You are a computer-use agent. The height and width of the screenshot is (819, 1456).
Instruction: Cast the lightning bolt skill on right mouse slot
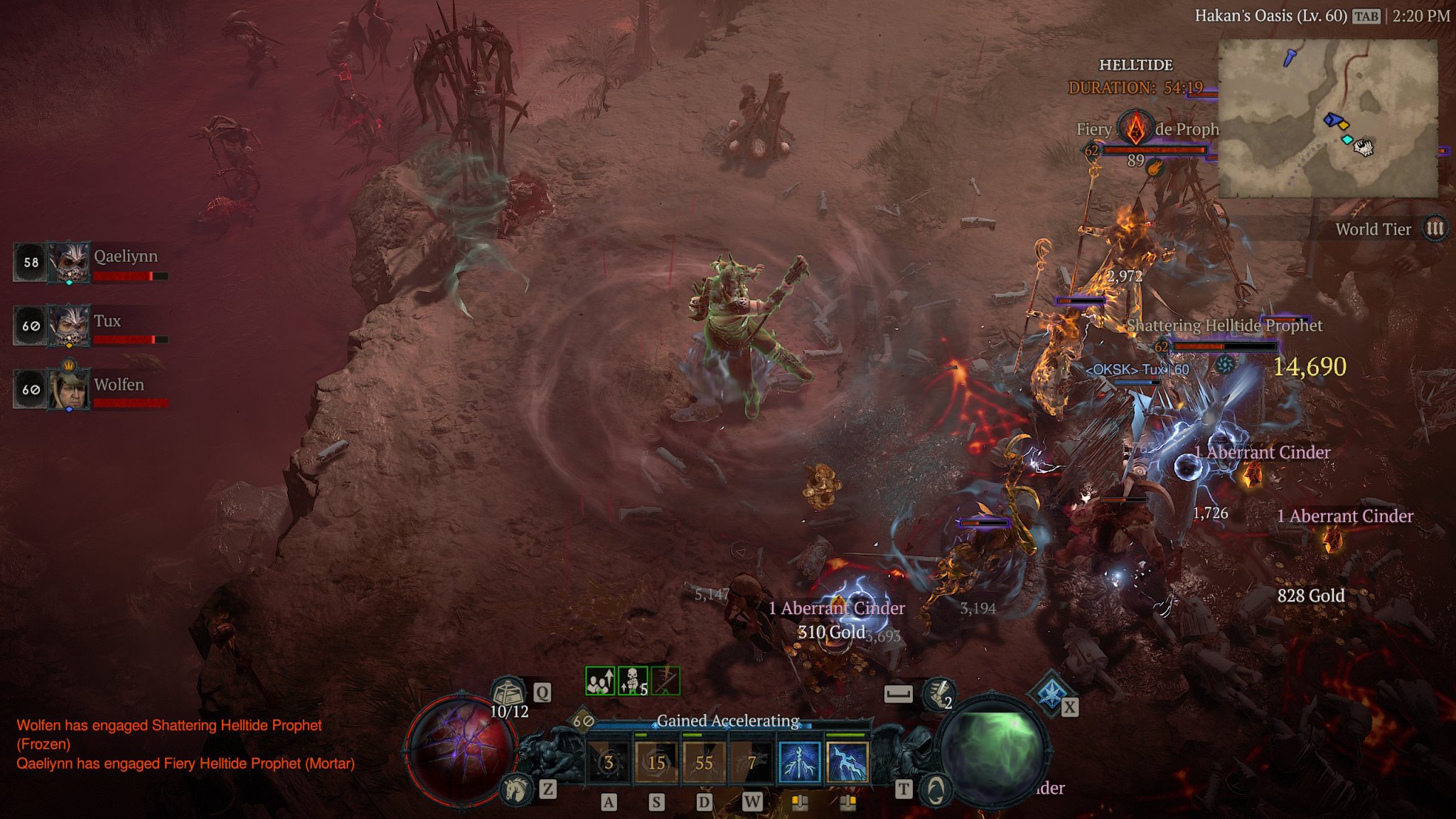tap(848, 762)
